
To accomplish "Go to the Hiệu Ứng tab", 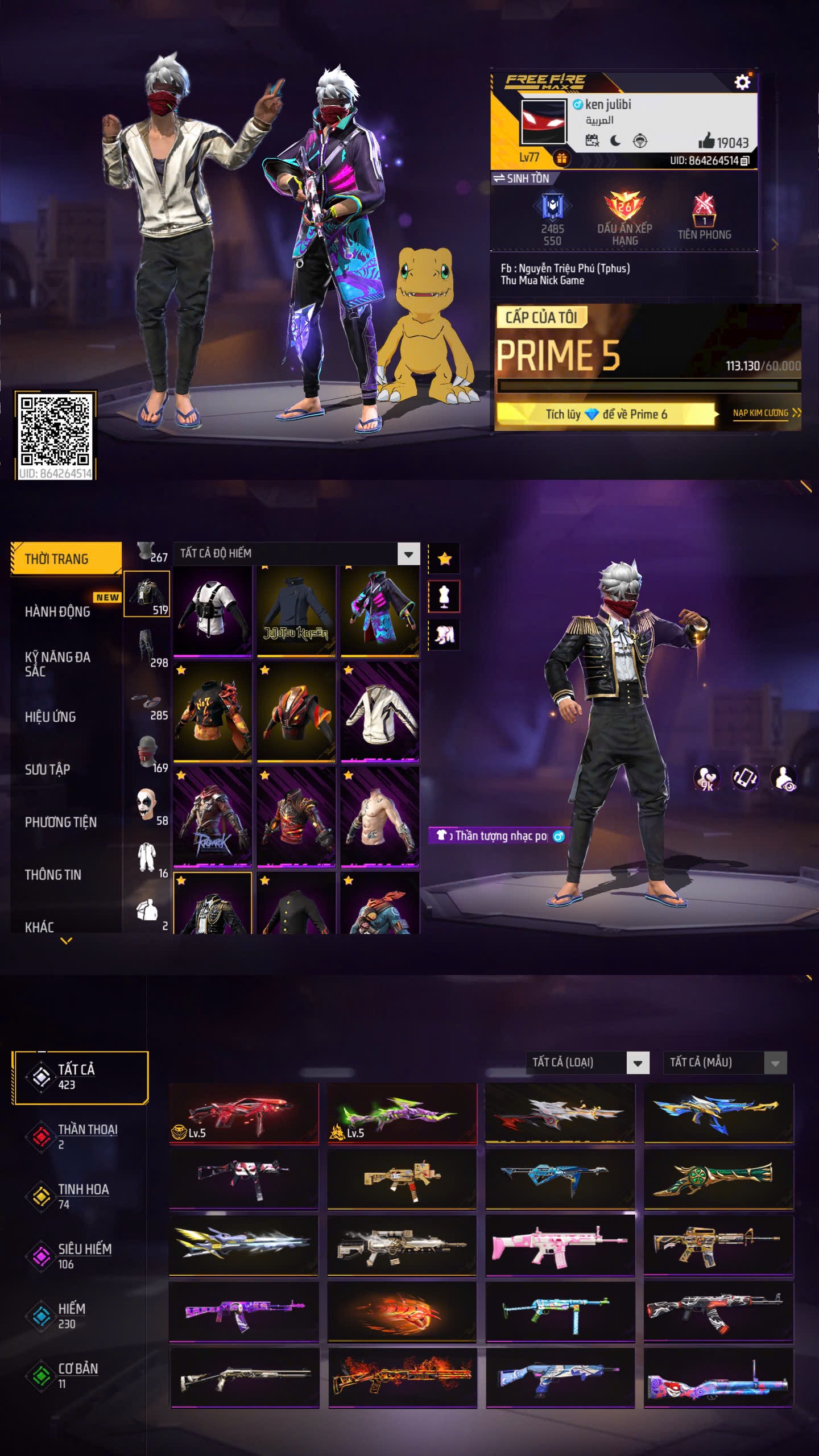I will (50, 717).
